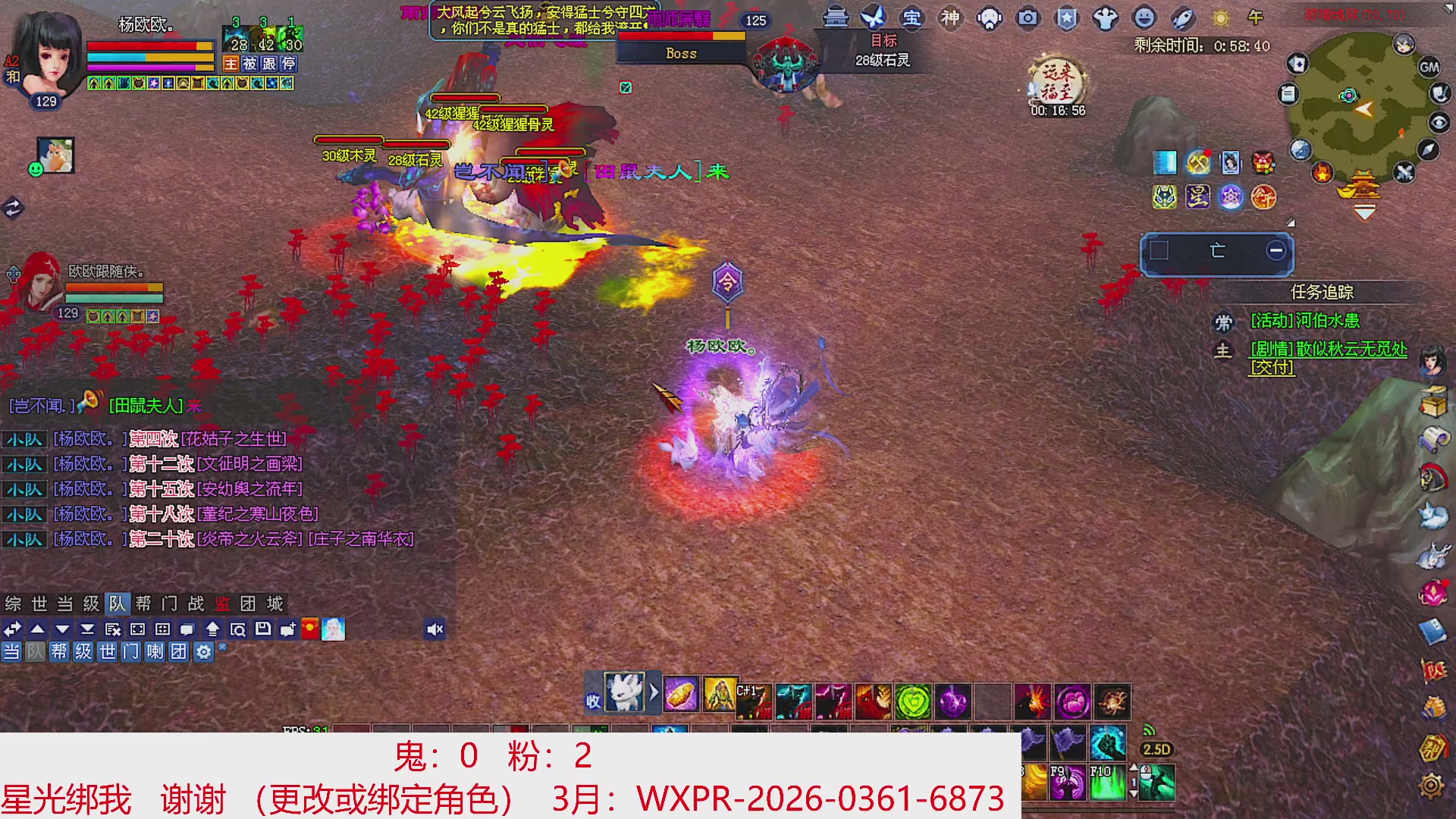Open the red envelope icon in the chat toolbar
Viewport: 1456px width, 819px height.
308,629
